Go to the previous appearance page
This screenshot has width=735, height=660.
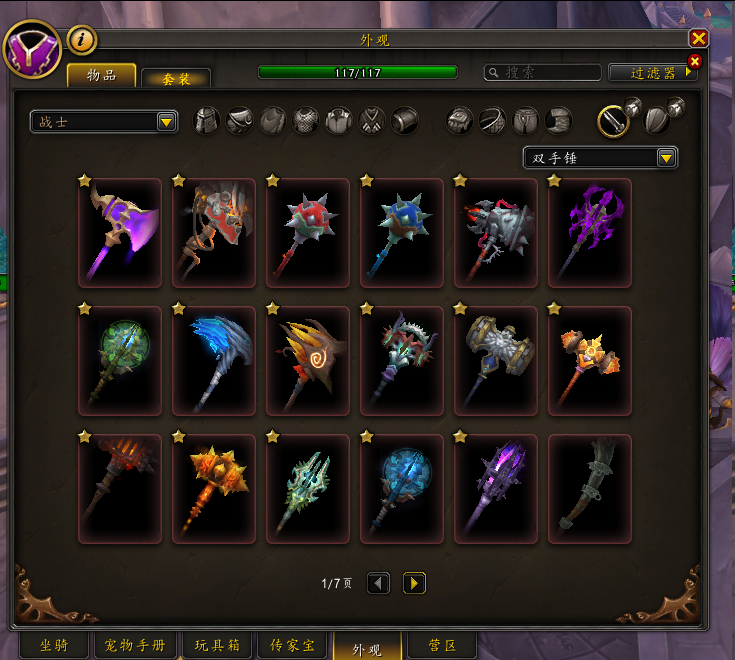point(378,582)
